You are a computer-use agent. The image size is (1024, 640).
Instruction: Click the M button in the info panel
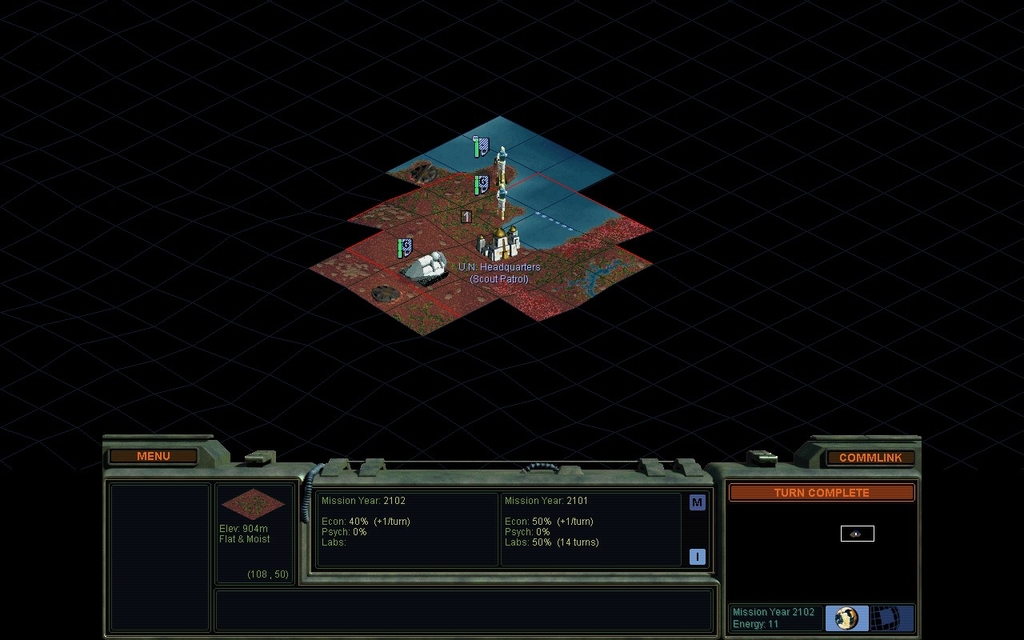697,503
